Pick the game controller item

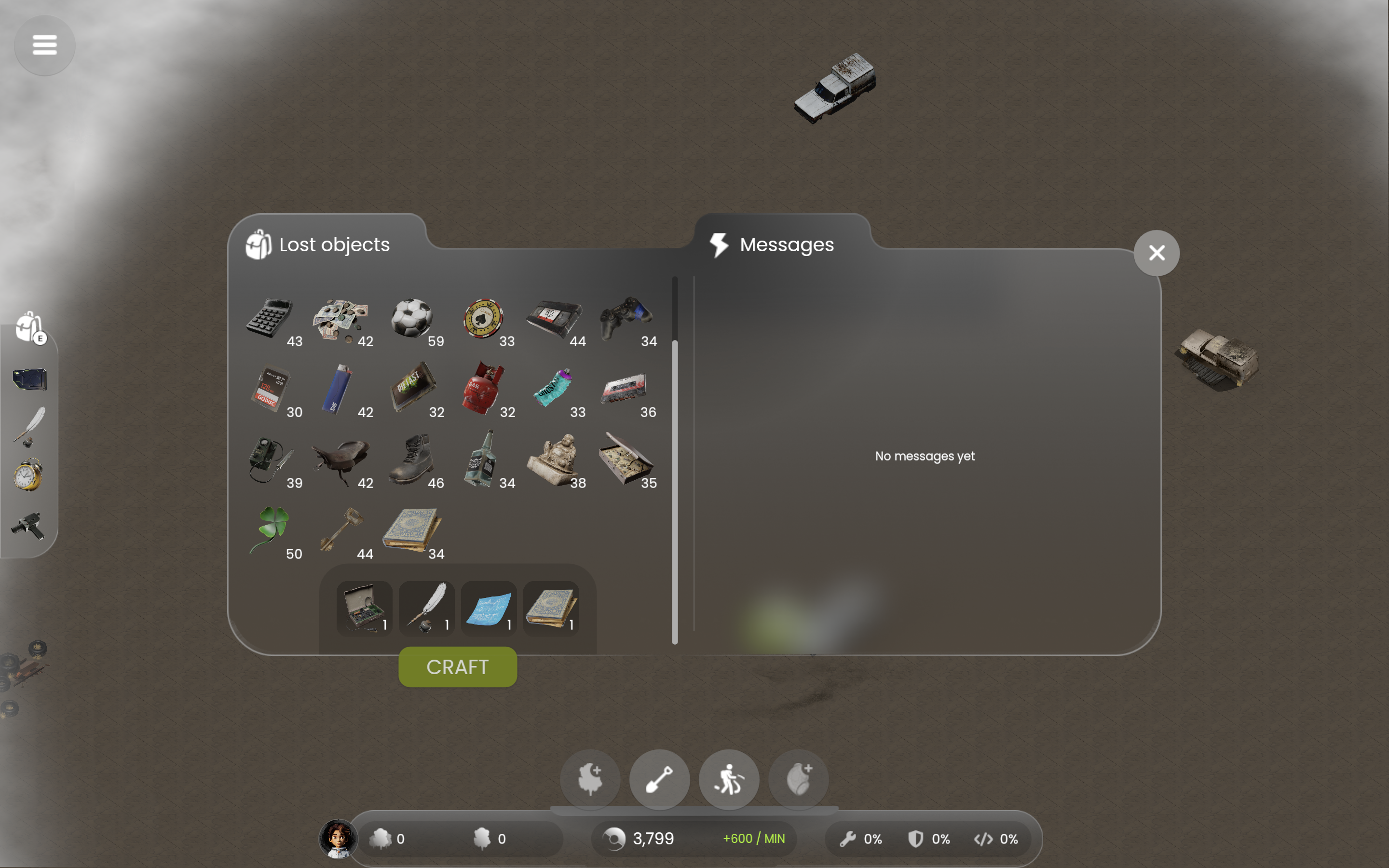(x=625, y=318)
